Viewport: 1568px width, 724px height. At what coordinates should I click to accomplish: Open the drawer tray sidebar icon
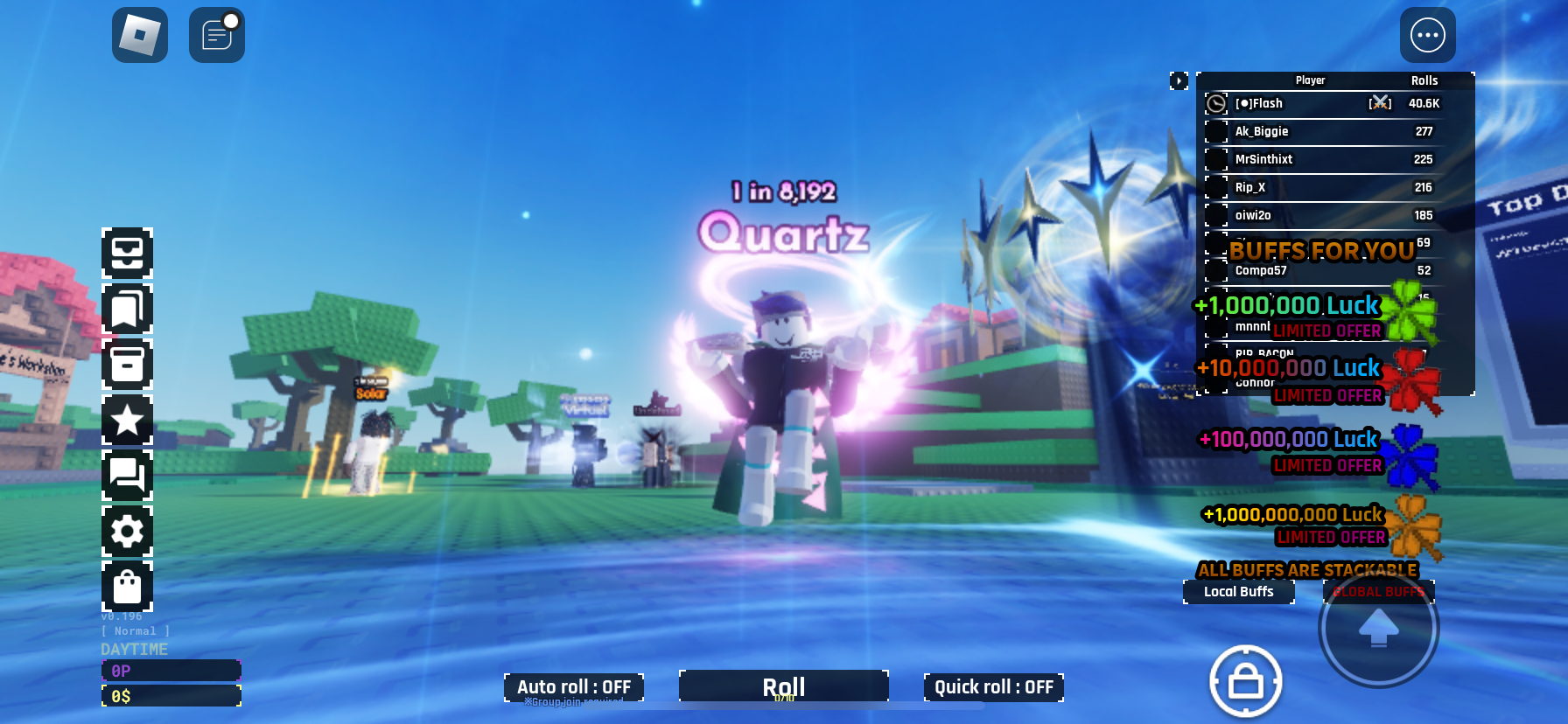click(127, 253)
